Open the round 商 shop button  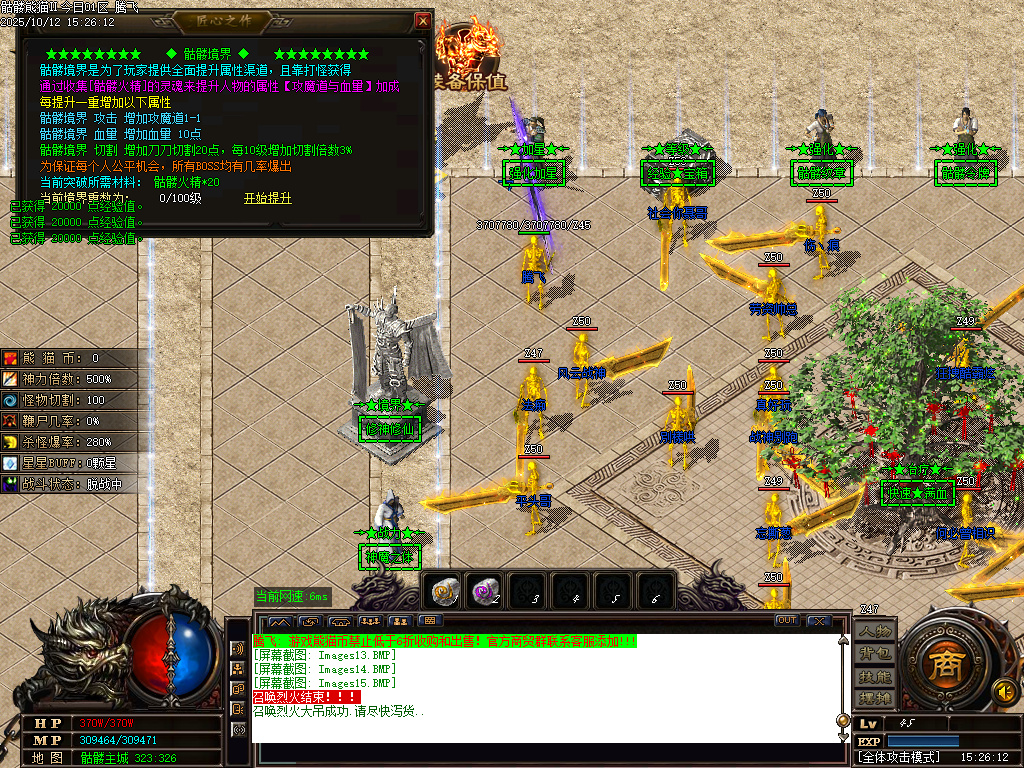pyautogui.click(x=940, y=665)
